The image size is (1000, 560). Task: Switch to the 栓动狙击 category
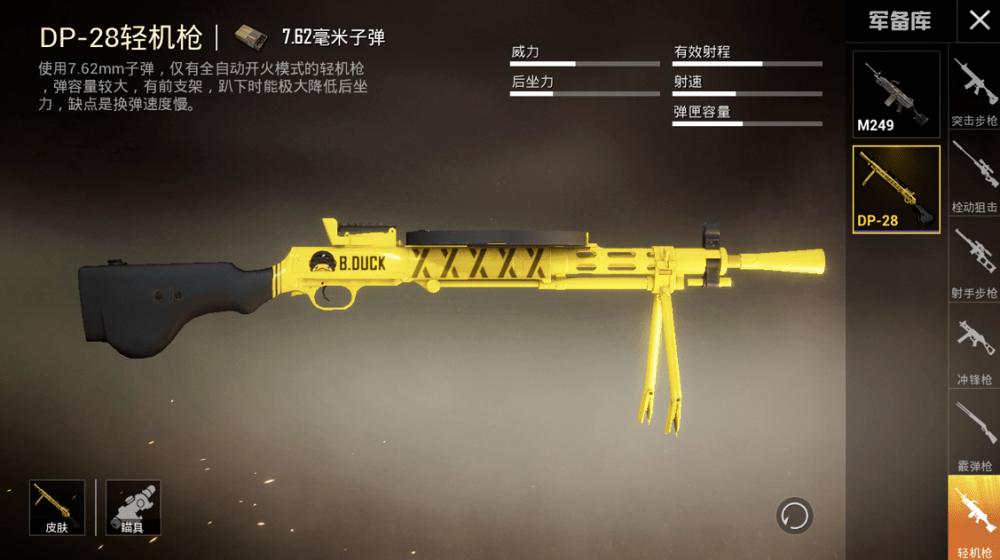(974, 177)
